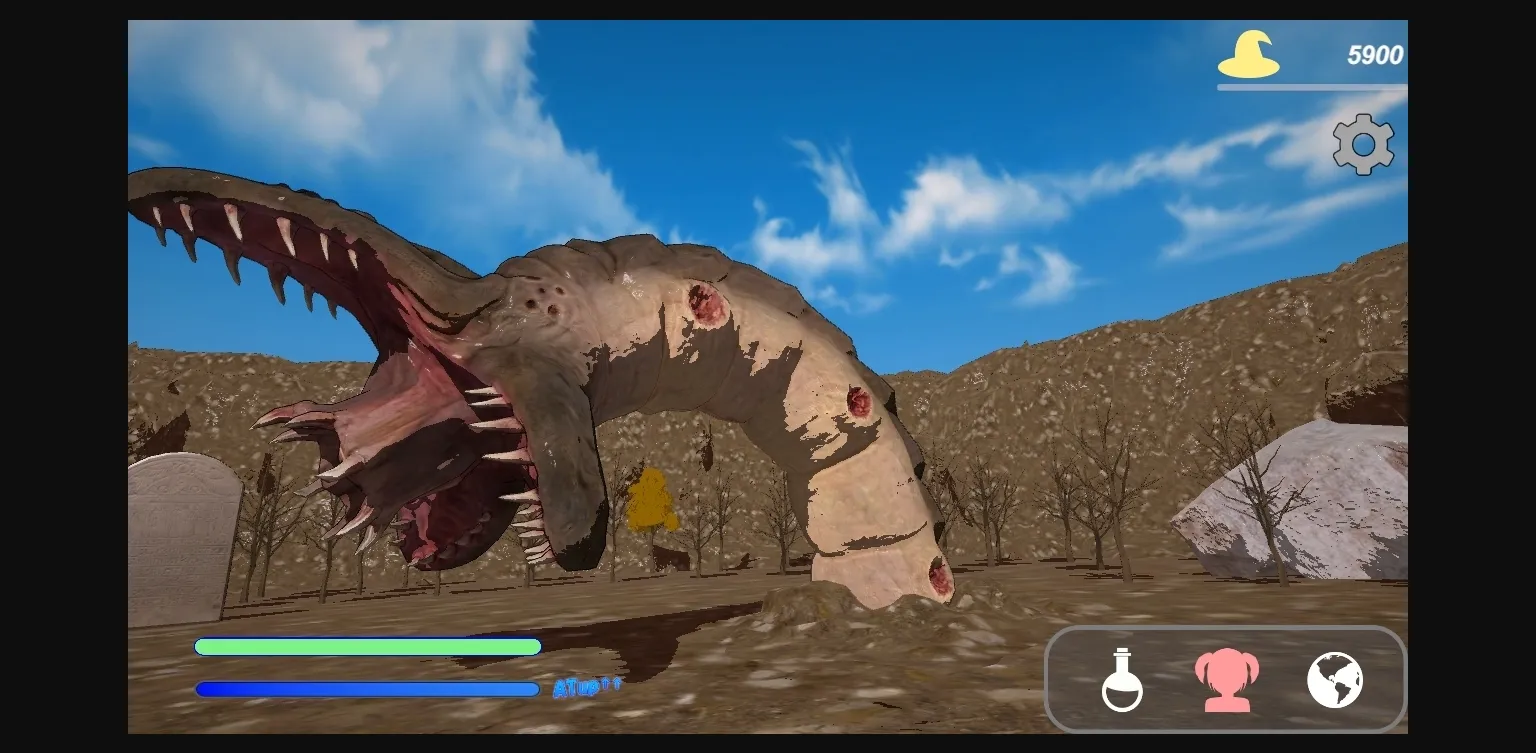Screen dimensions: 1536x753
Task: Tap the yellow-leafed tree in the field
Action: (652, 498)
